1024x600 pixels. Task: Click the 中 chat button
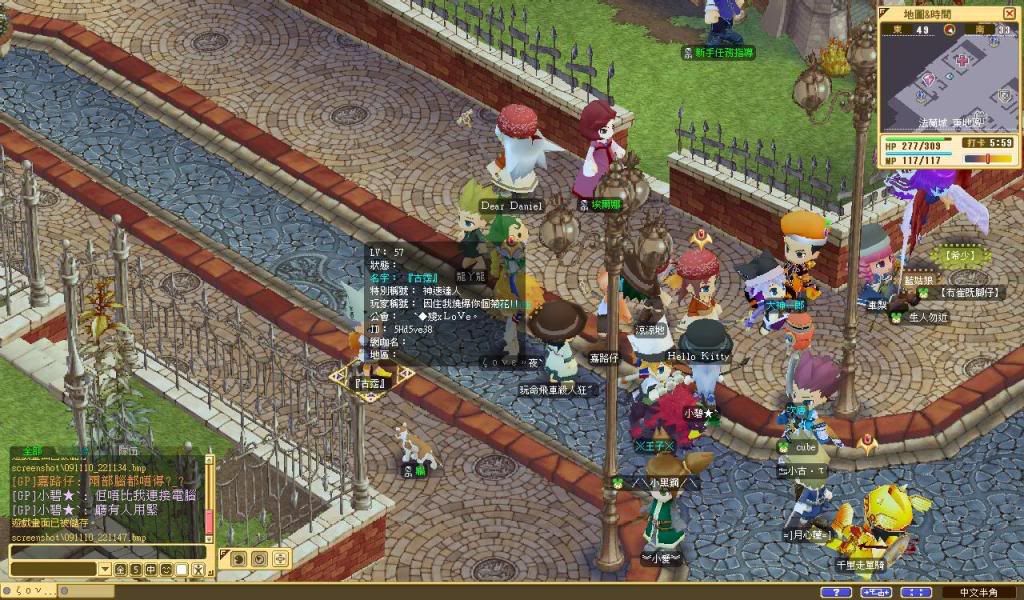coord(150,569)
